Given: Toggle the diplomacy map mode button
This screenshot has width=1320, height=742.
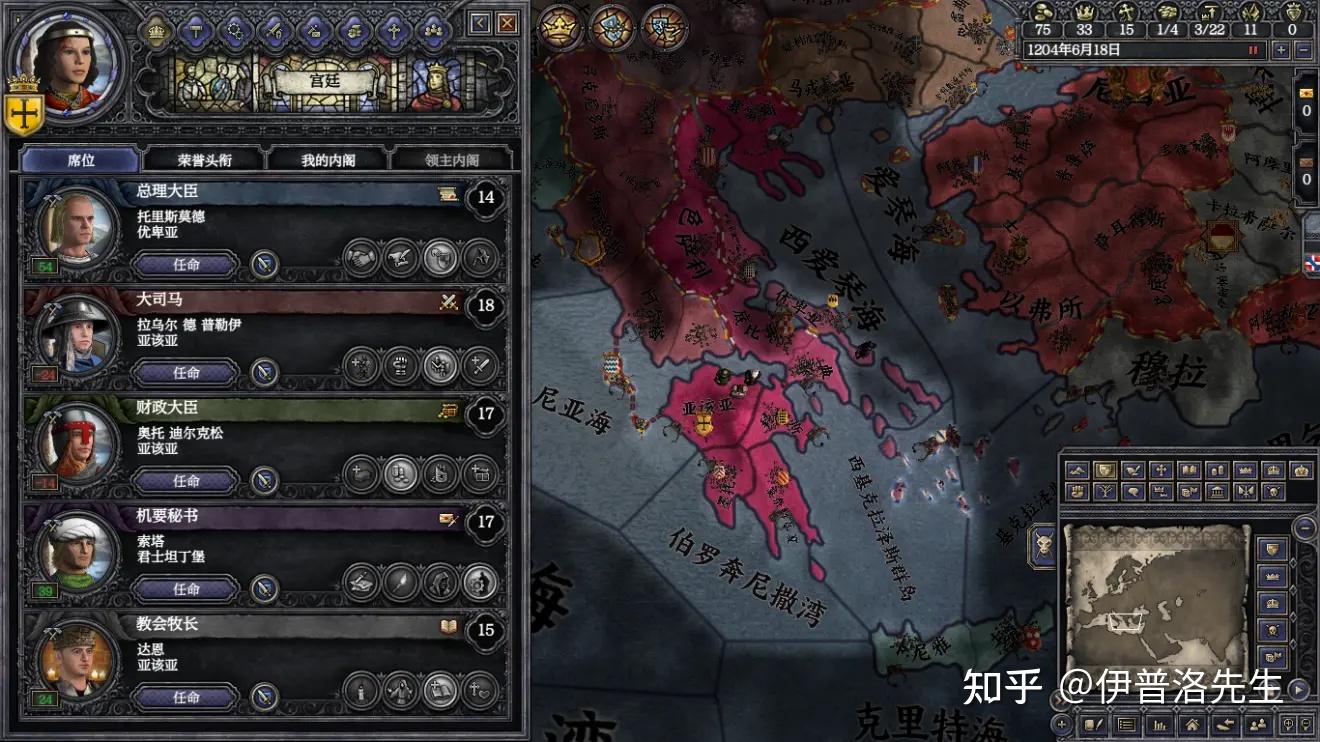Looking at the screenshot, I should [1133, 470].
